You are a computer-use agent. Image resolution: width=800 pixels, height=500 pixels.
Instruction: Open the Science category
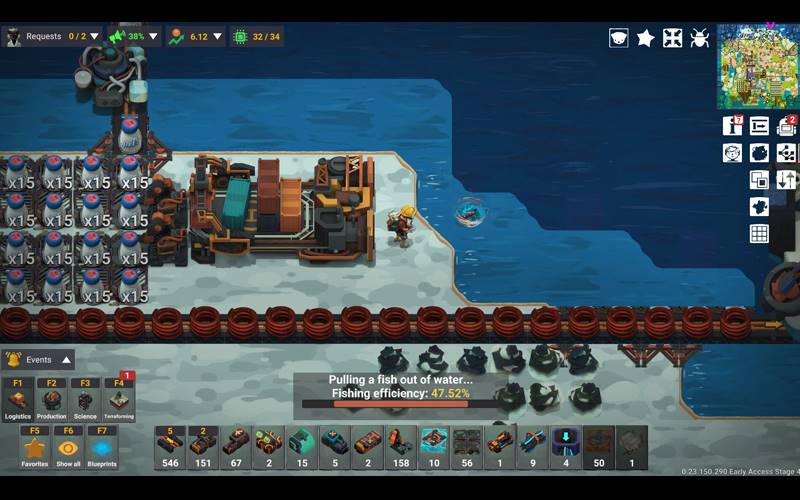point(85,400)
